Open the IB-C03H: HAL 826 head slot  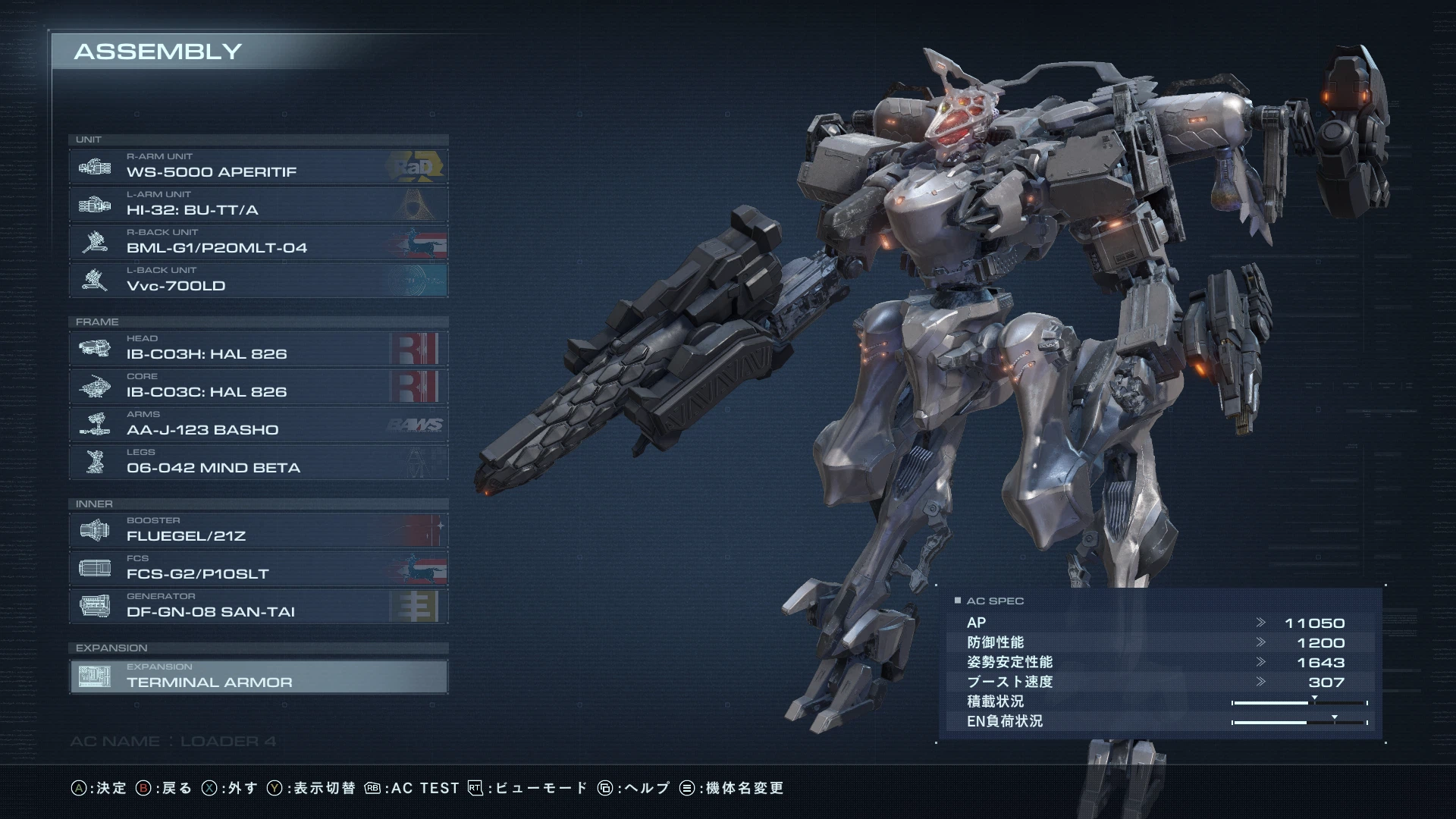click(258, 349)
